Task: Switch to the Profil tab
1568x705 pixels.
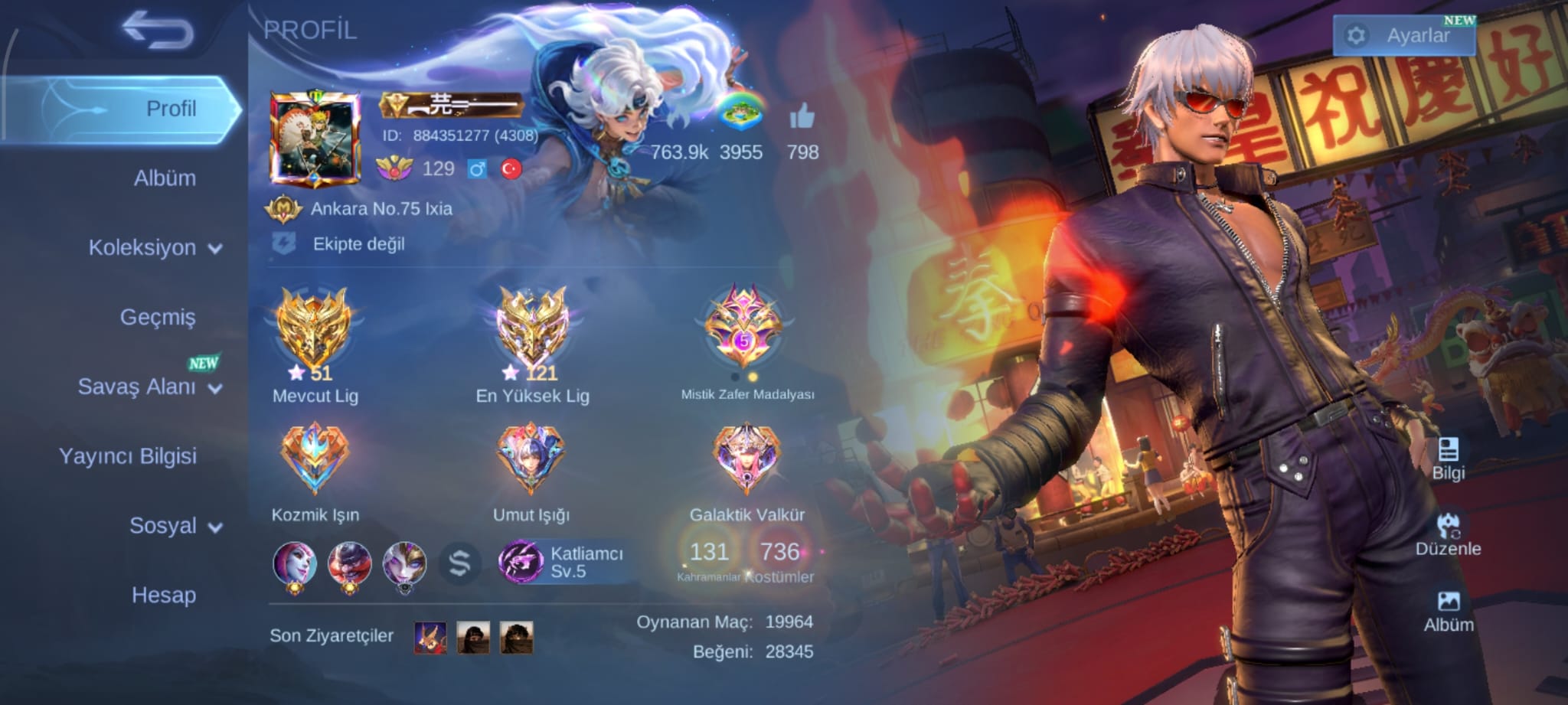Action: 171,109
